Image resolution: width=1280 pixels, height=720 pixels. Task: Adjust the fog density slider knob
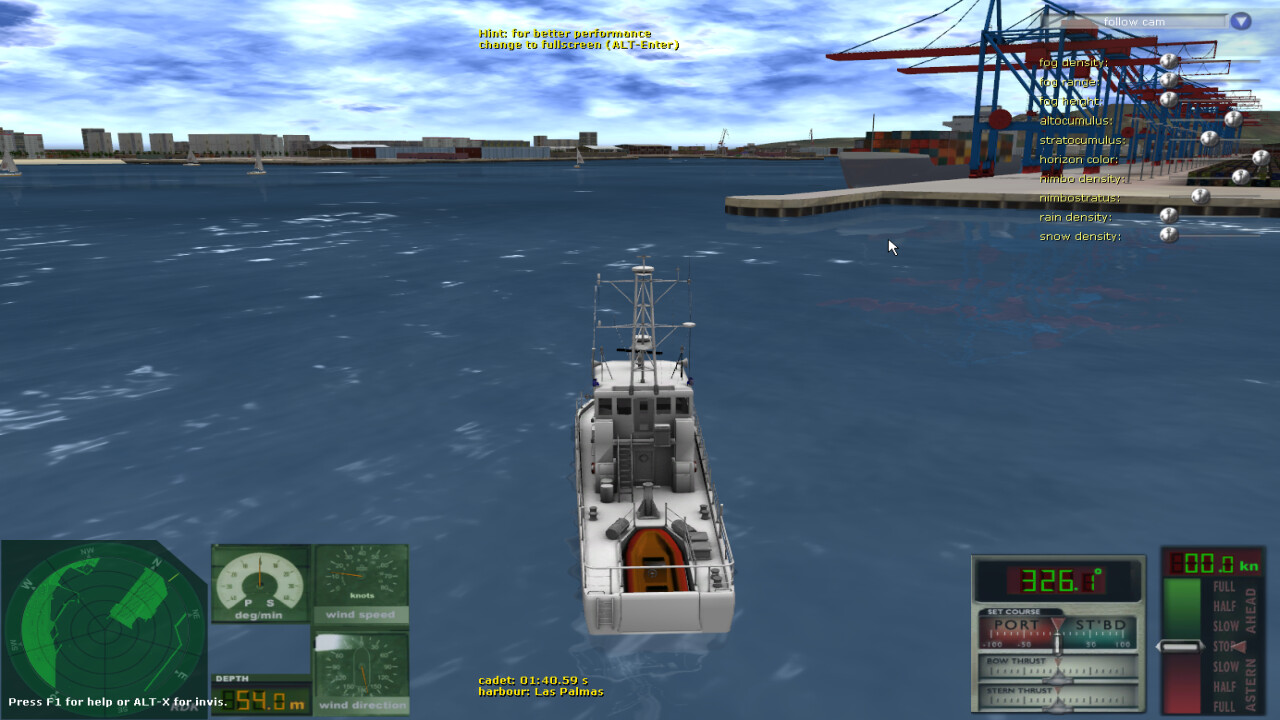pos(1167,62)
